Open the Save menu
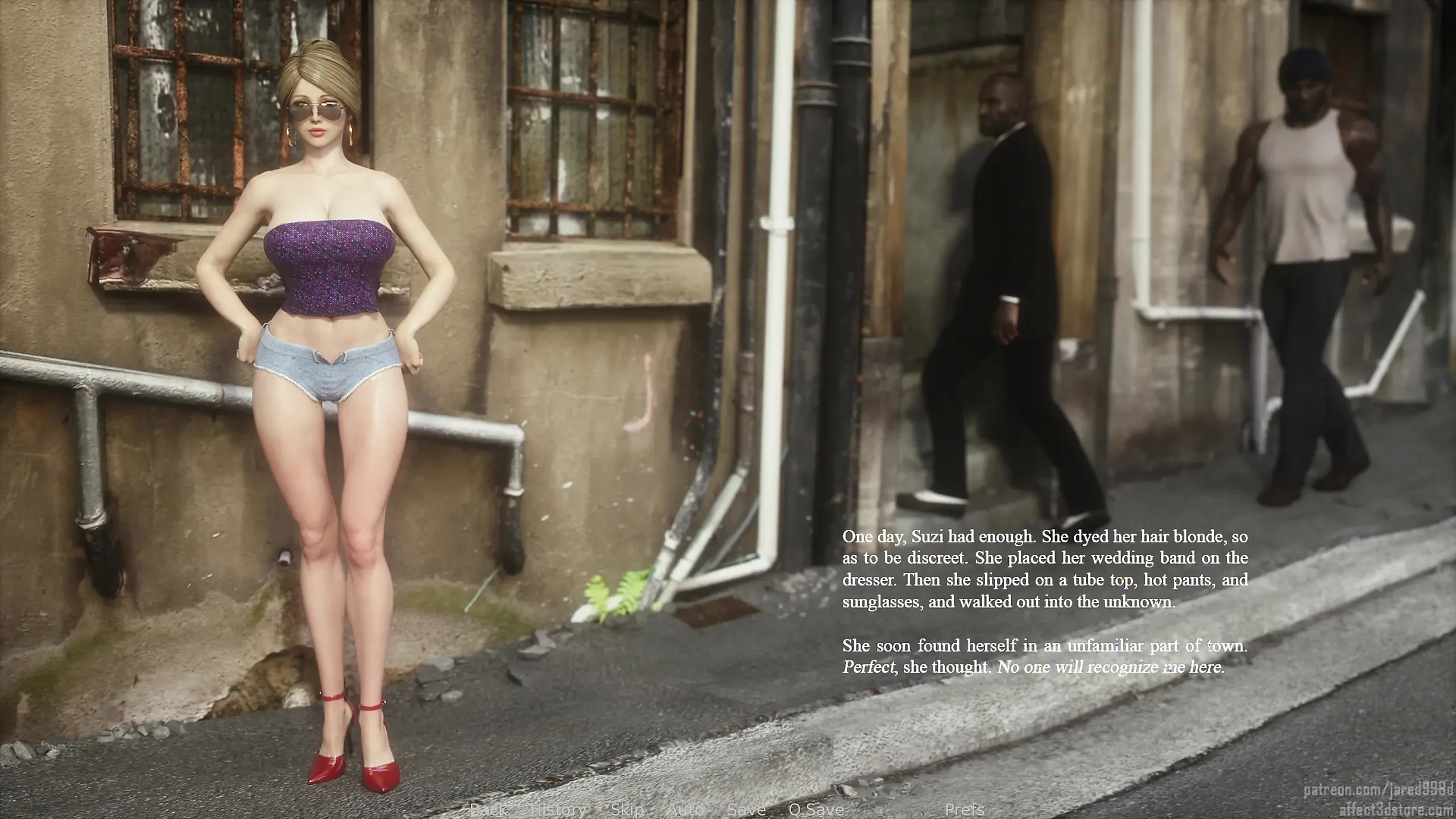The image size is (1456, 819). (x=746, y=809)
